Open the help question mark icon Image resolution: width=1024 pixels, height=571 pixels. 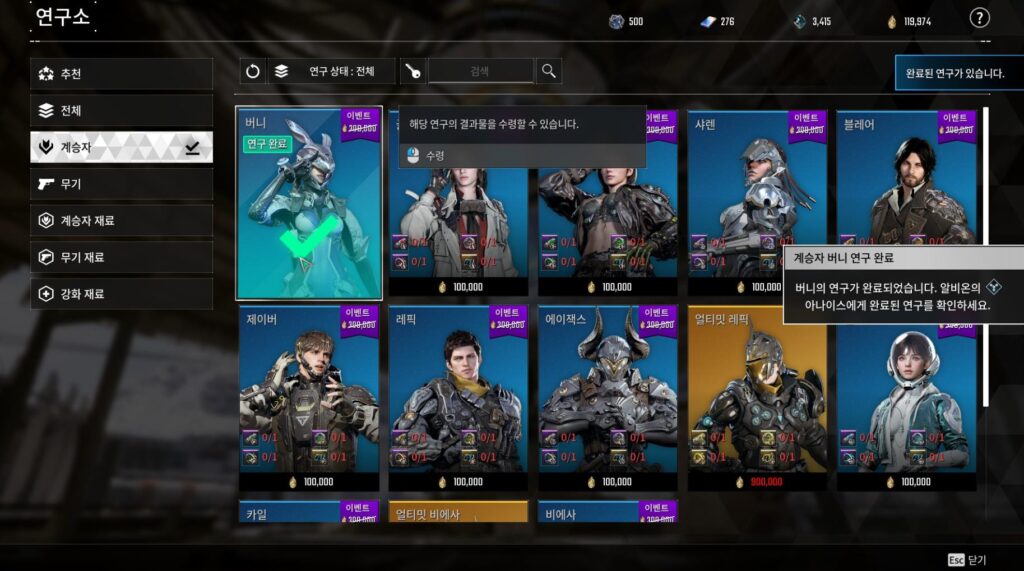[x=980, y=18]
